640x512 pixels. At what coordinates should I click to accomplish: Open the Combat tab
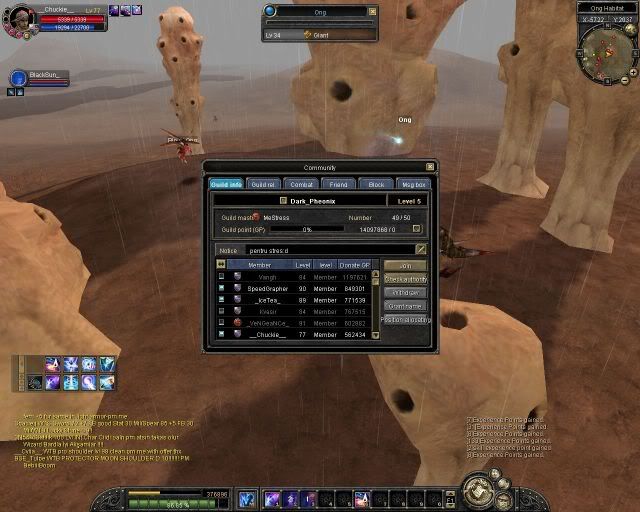click(x=301, y=184)
